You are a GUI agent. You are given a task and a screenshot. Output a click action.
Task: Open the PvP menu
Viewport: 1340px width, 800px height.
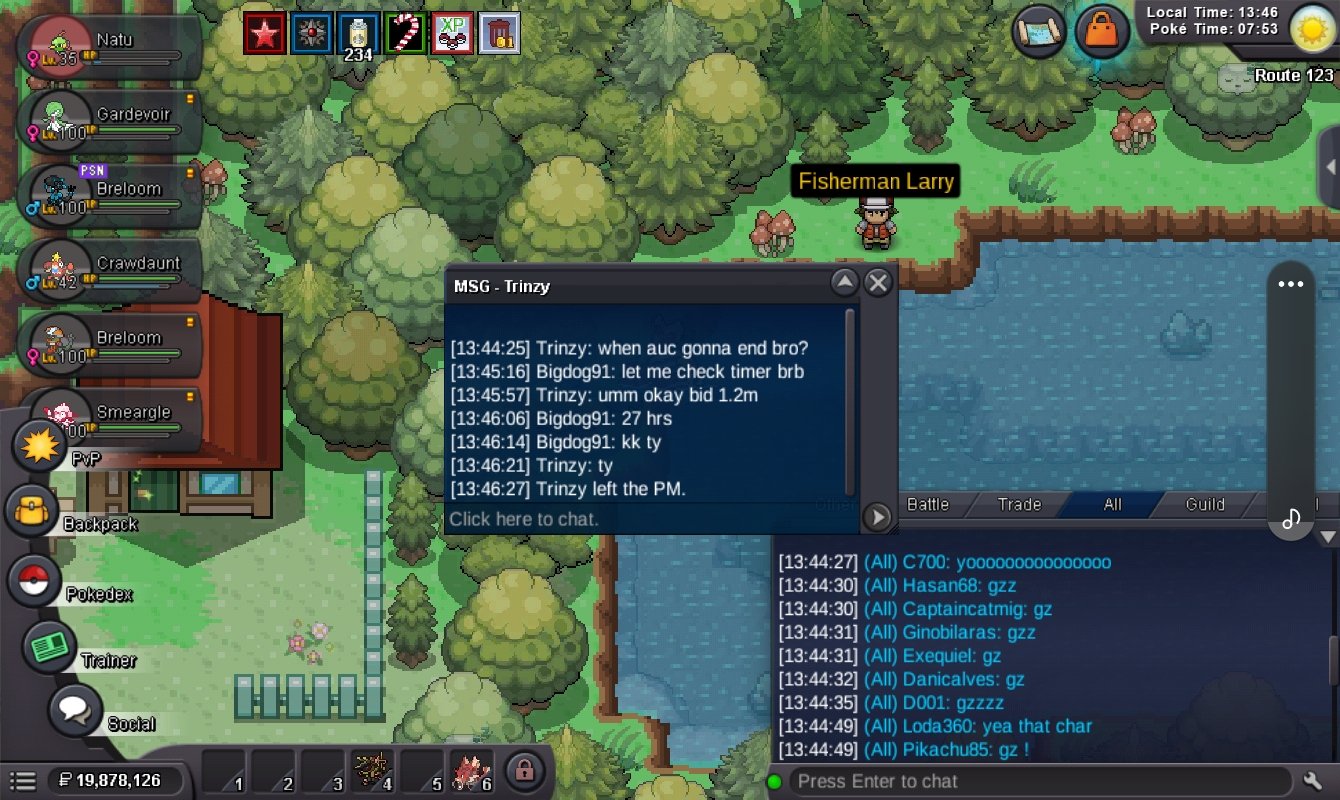pos(40,445)
